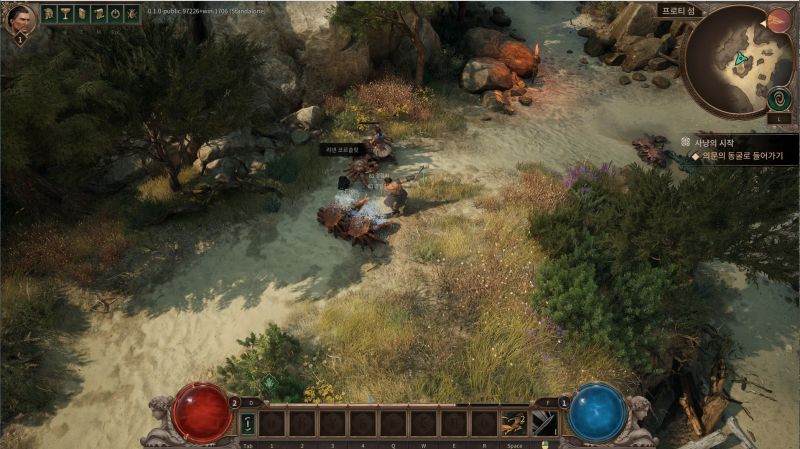Open the book menu icon
Image resolution: width=800 pixels, height=449 pixels.
click(82, 14)
